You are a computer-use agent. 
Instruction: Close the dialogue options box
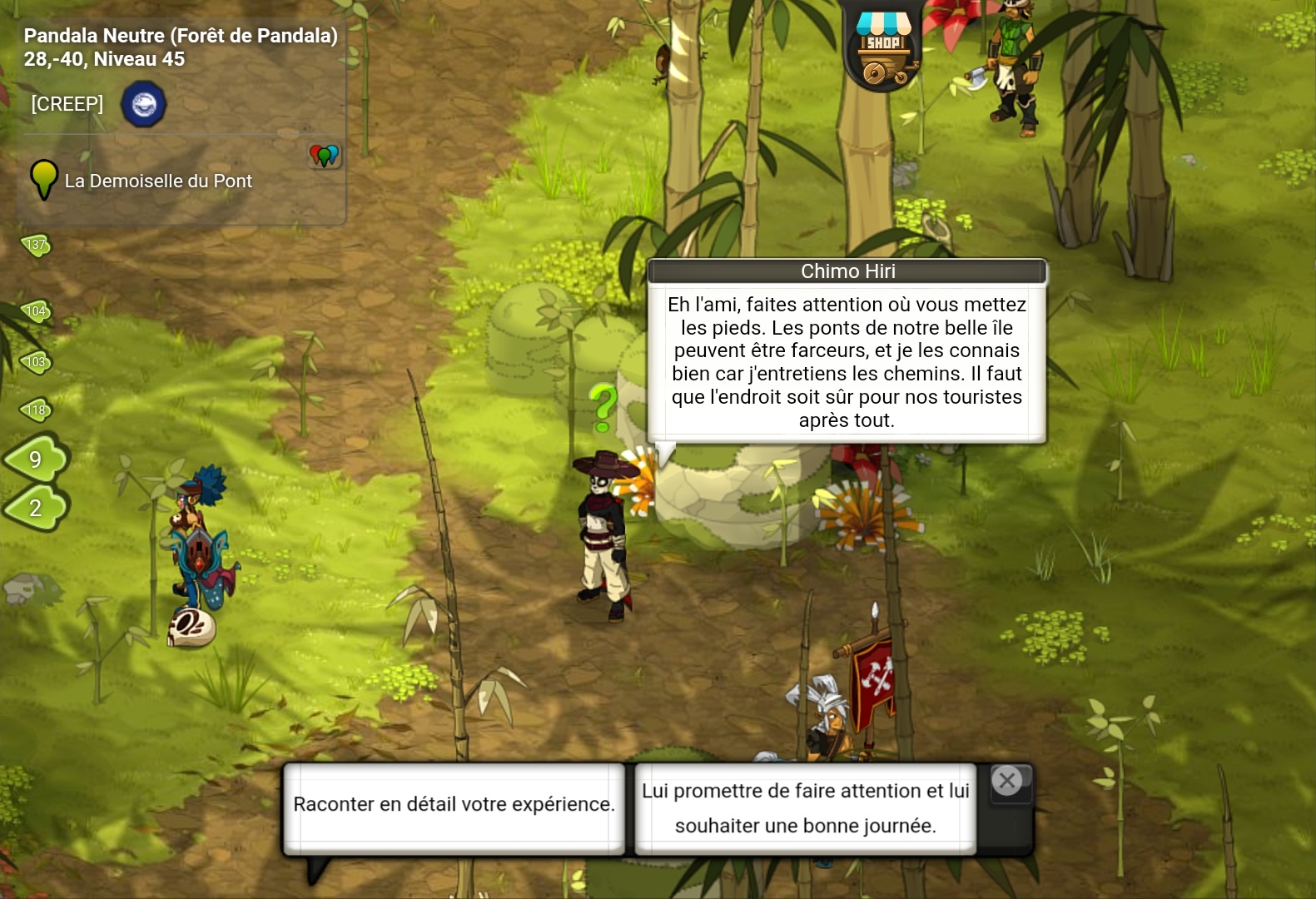pyautogui.click(x=1007, y=781)
